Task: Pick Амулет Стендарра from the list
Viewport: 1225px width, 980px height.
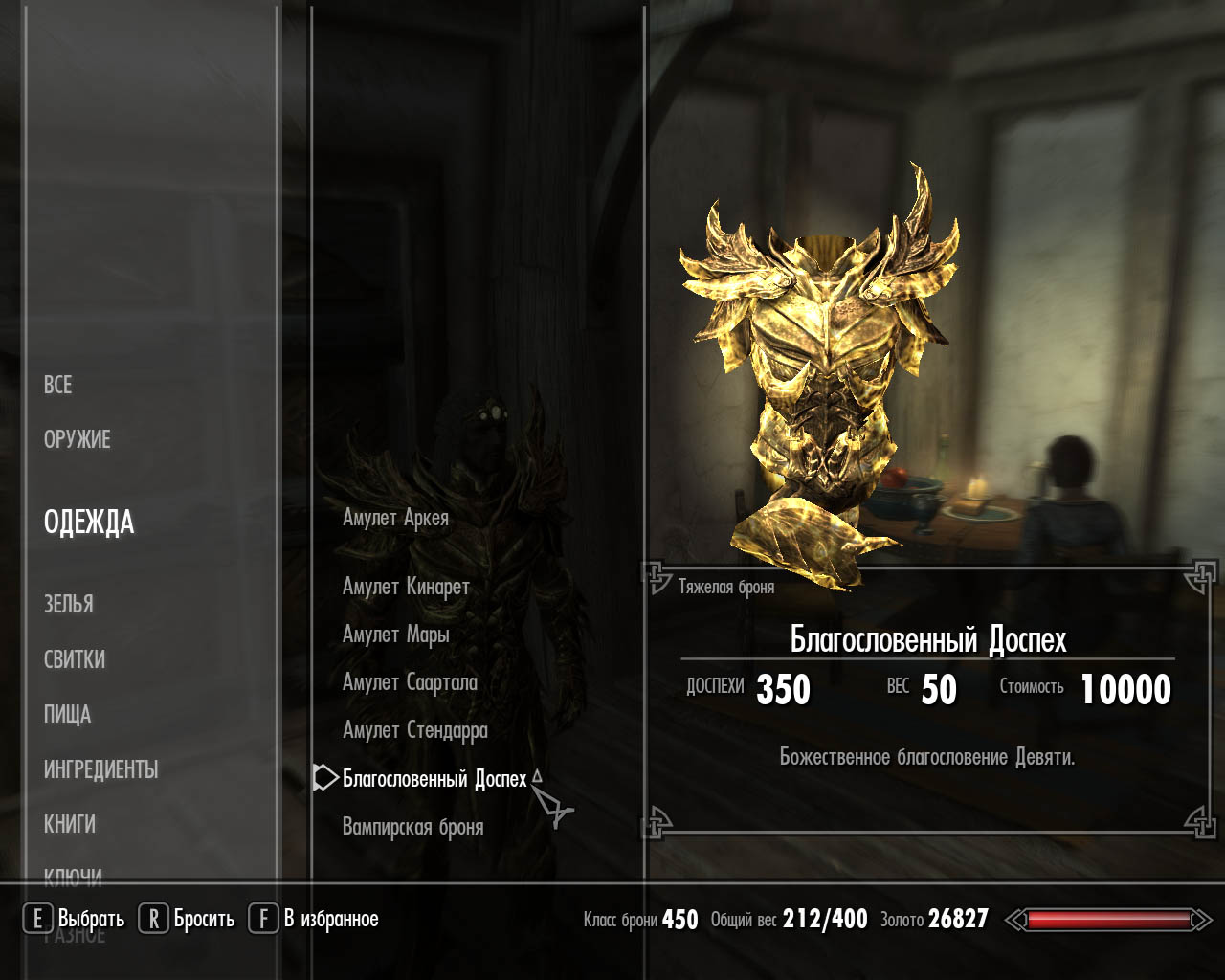Action: [x=414, y=730]
